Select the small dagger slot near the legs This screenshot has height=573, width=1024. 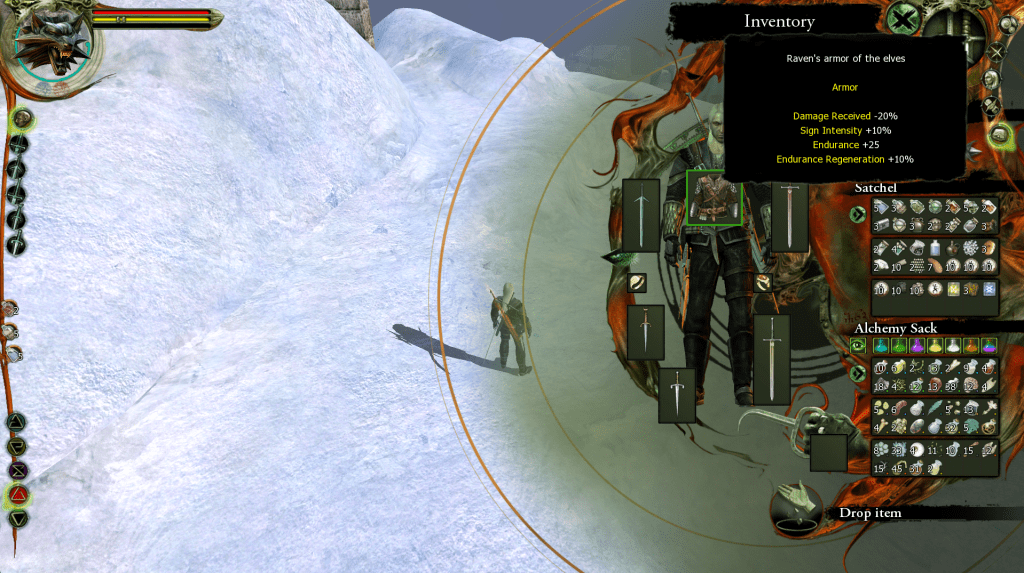[677, 394]
